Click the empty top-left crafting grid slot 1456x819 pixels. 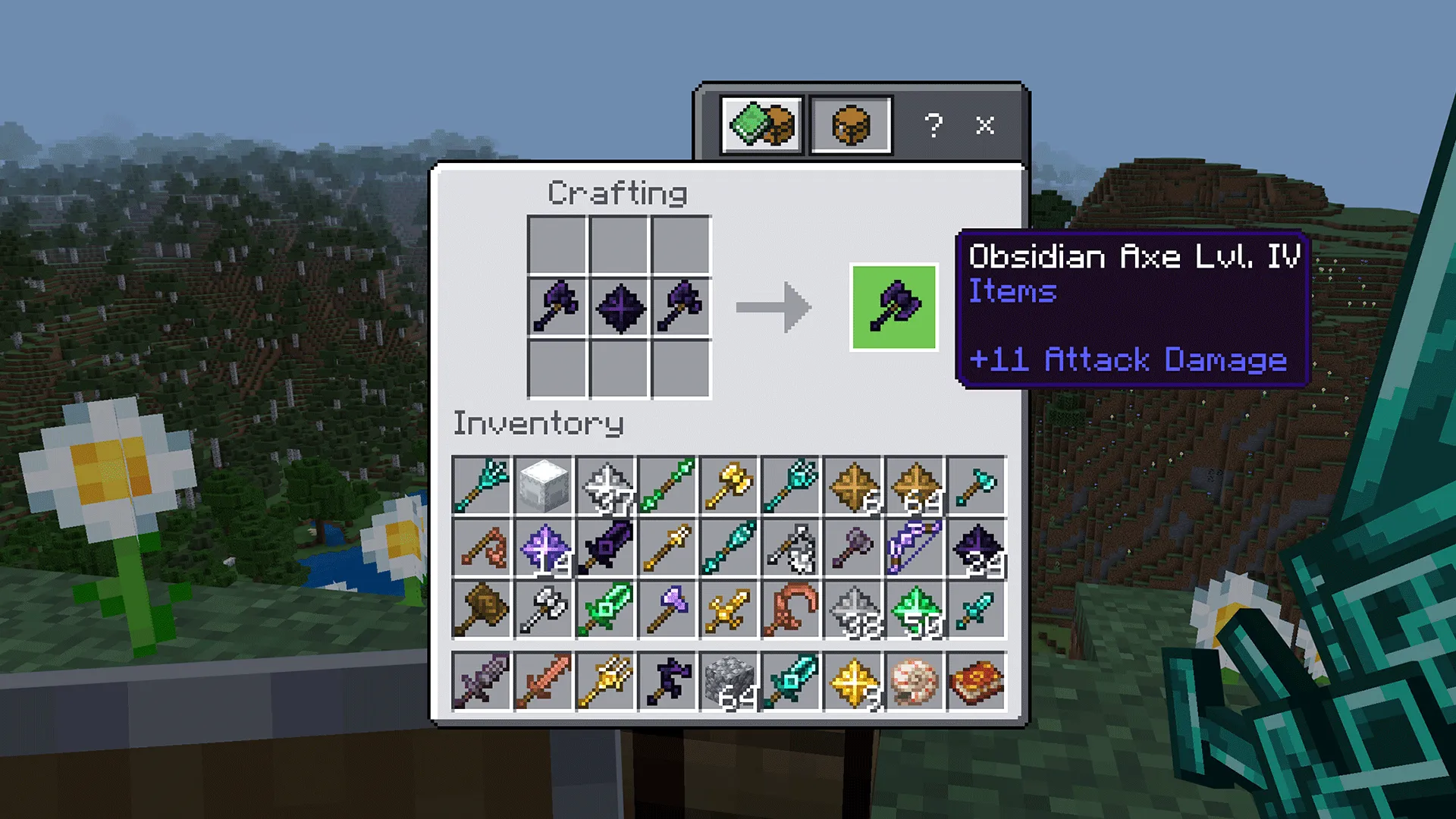[x=559, y=244]
